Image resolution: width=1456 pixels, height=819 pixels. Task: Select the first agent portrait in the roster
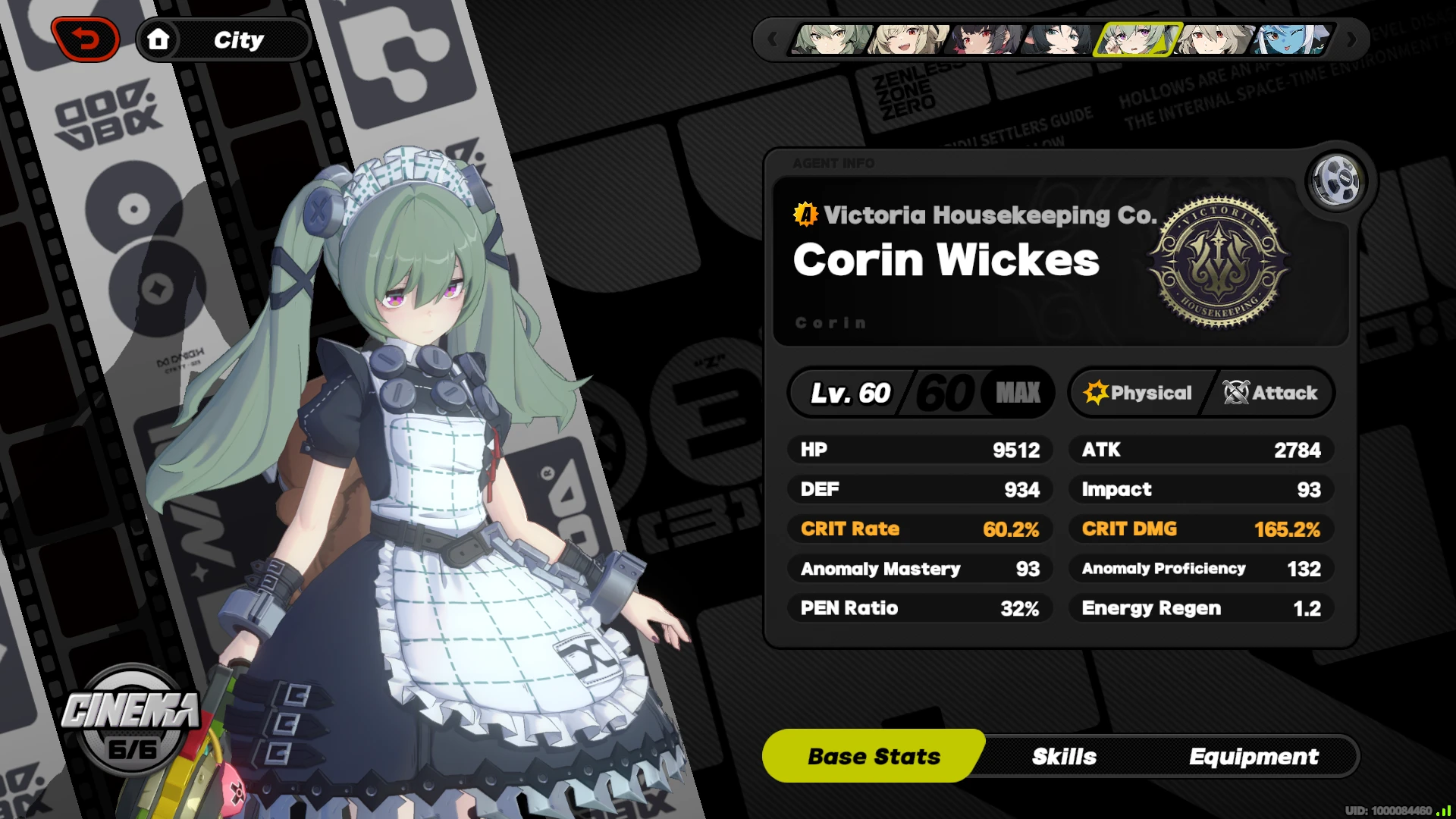pos(827,39)
